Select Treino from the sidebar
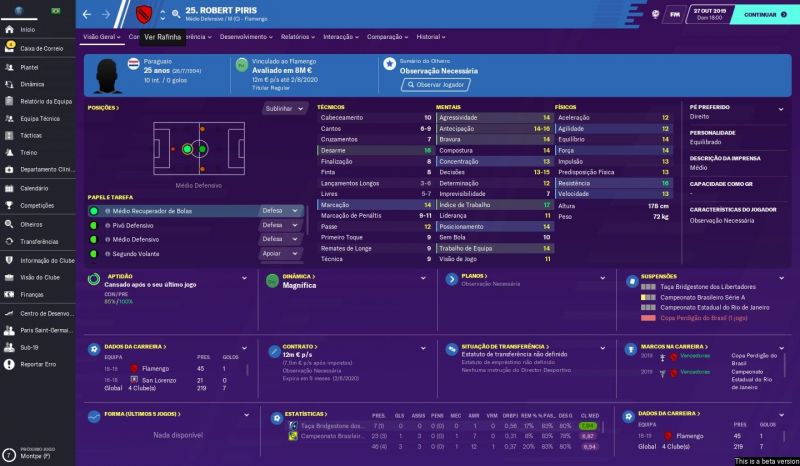Screen dimensions: 800x466 click(x=29, y=152)
